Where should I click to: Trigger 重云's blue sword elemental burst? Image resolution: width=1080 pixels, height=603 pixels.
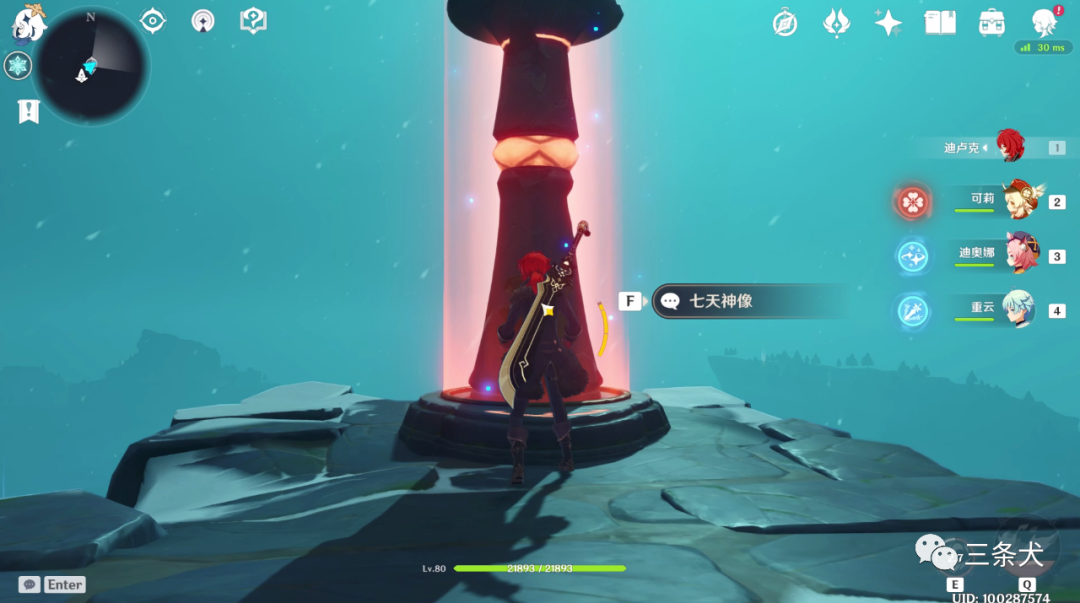click(912, 311)
